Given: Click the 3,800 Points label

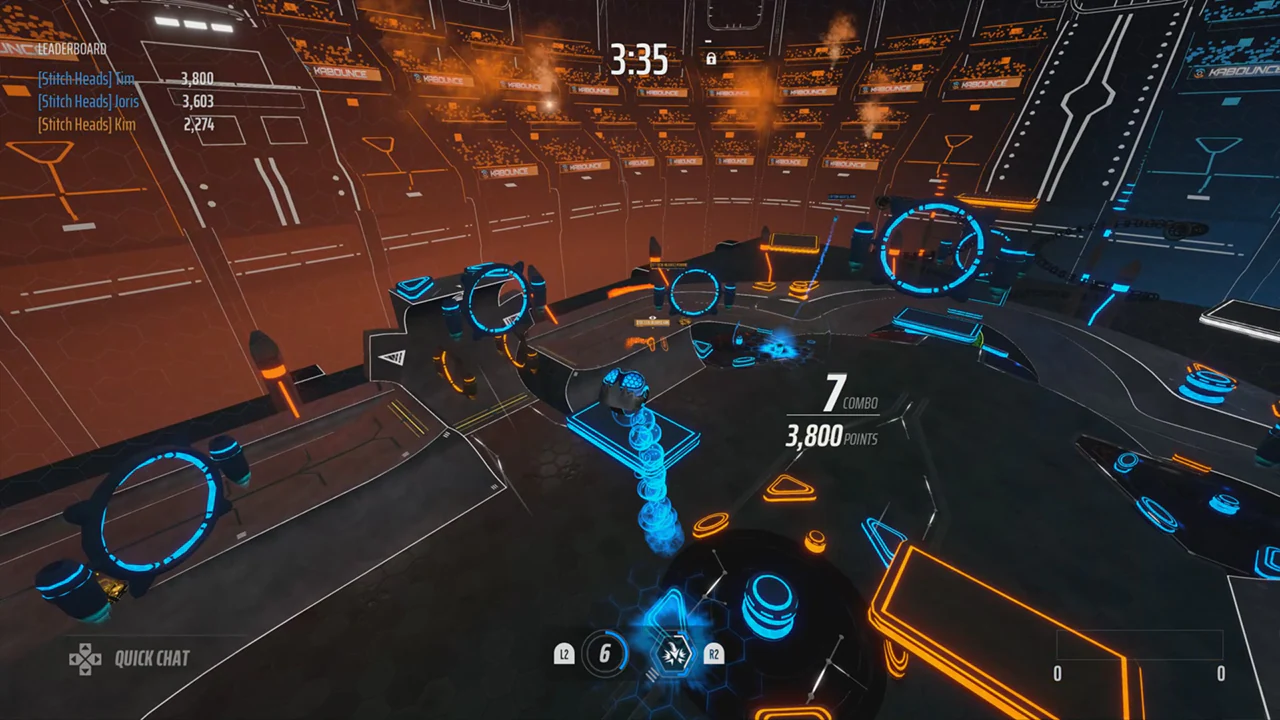Looking at the screenshot, I should [x=830, y=437].
